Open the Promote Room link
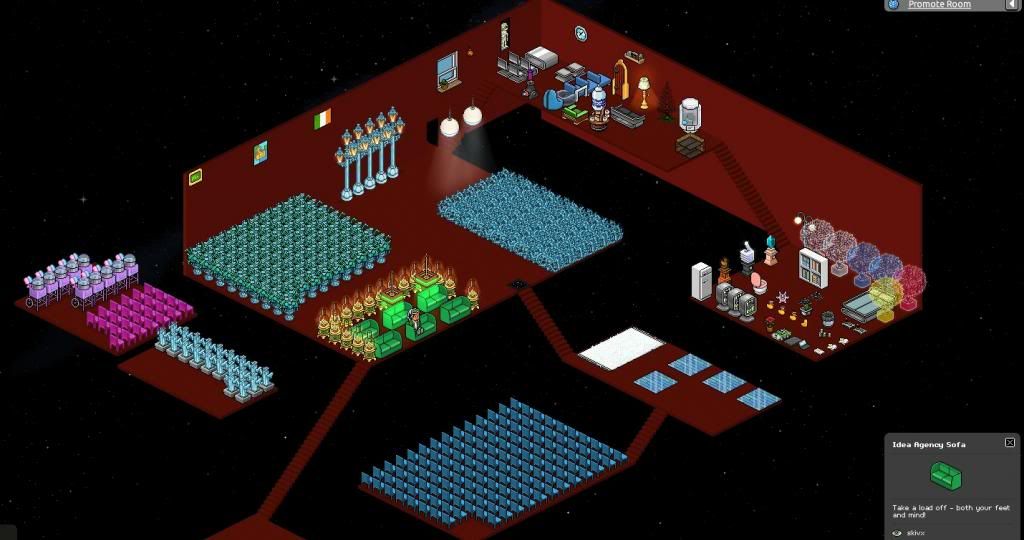 [x=939, y=5]
